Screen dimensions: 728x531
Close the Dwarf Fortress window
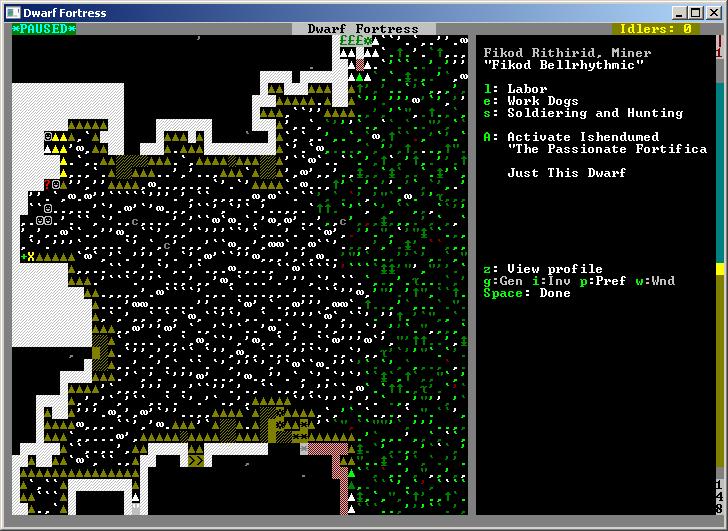pyautogui.click(x=712, y=11)
